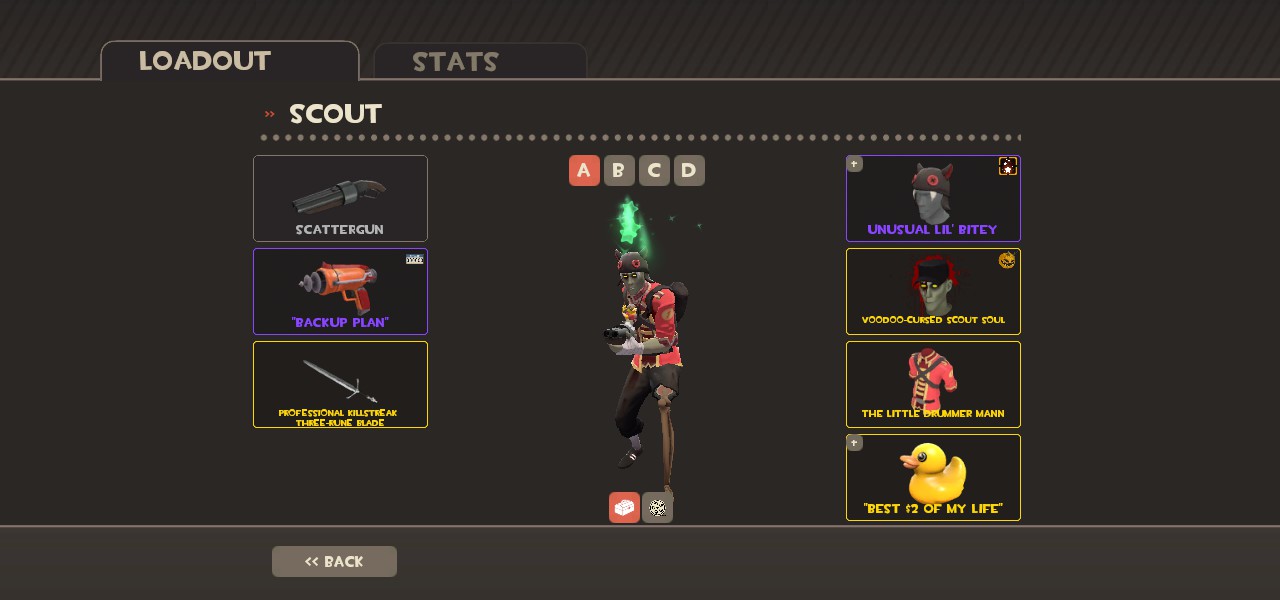
Task: Activate loadout preset D
Action: click(x=689, y=171)
